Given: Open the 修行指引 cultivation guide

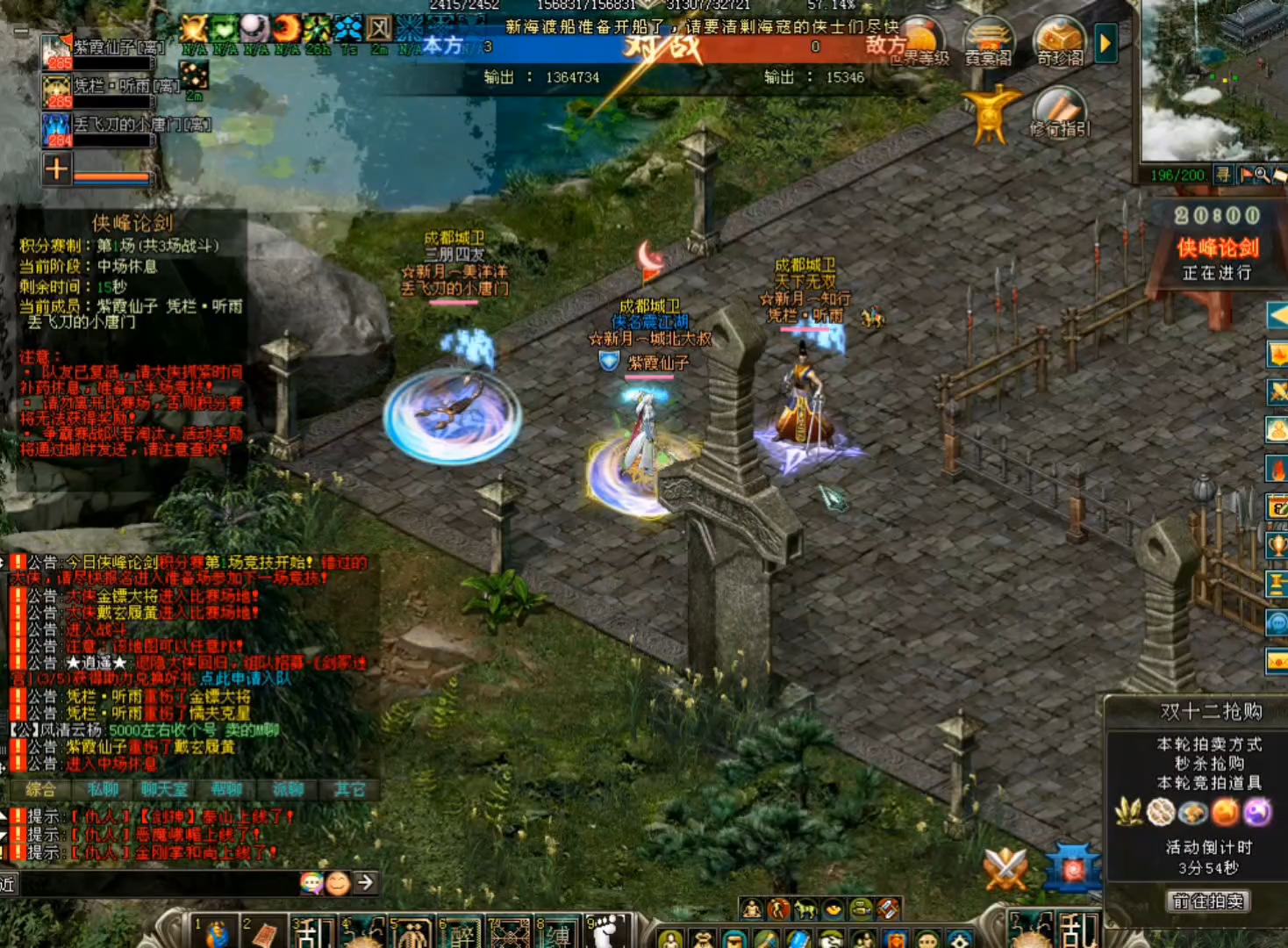Looking at the screenshot, I should (1060, 114).
